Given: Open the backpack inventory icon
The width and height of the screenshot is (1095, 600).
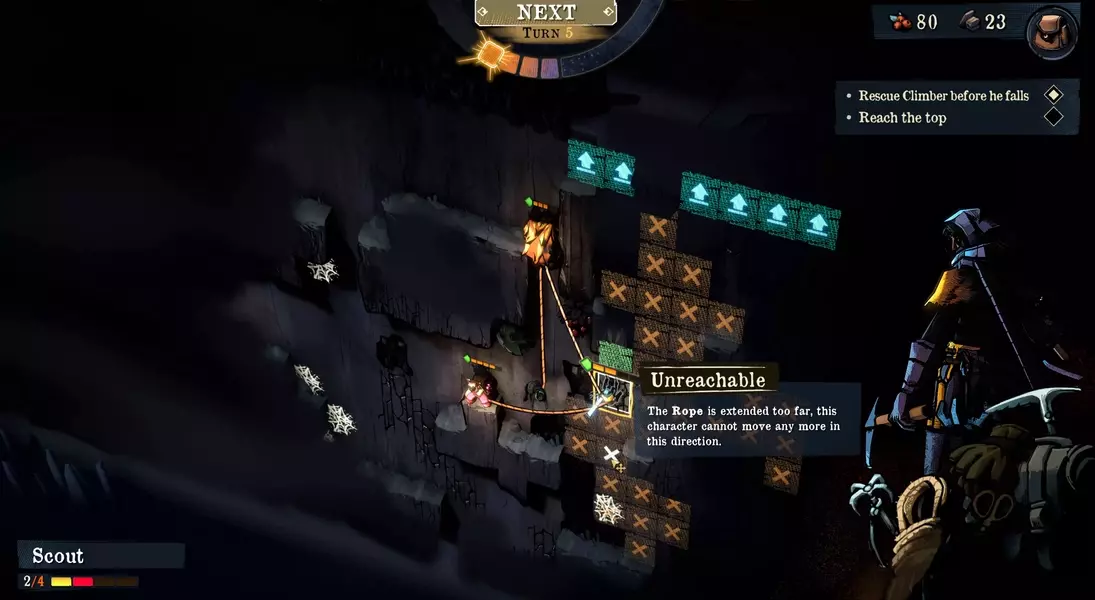Looking at the screenshot, I should pos(1053,33).
